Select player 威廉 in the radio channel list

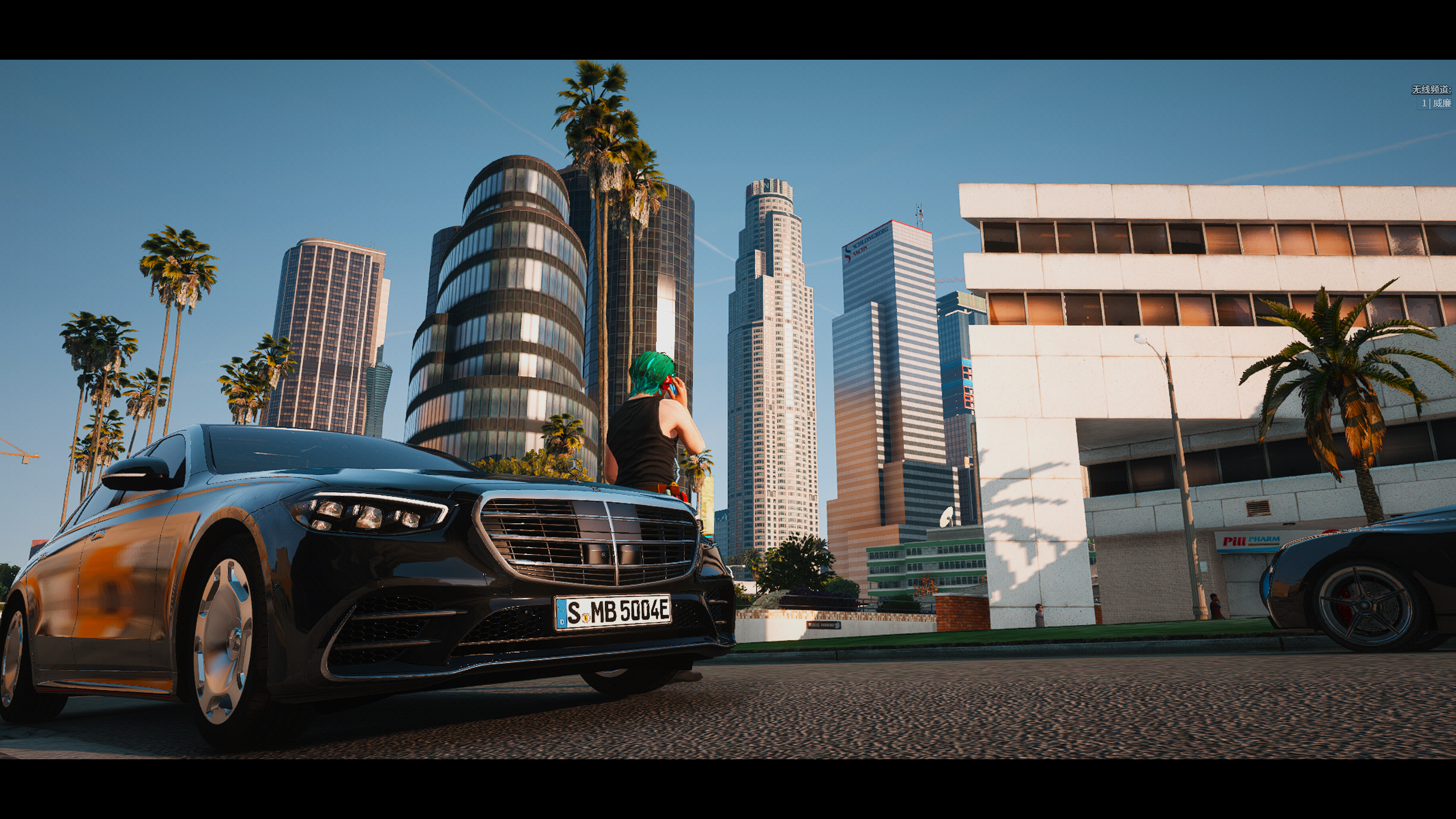coord(1441,103)
